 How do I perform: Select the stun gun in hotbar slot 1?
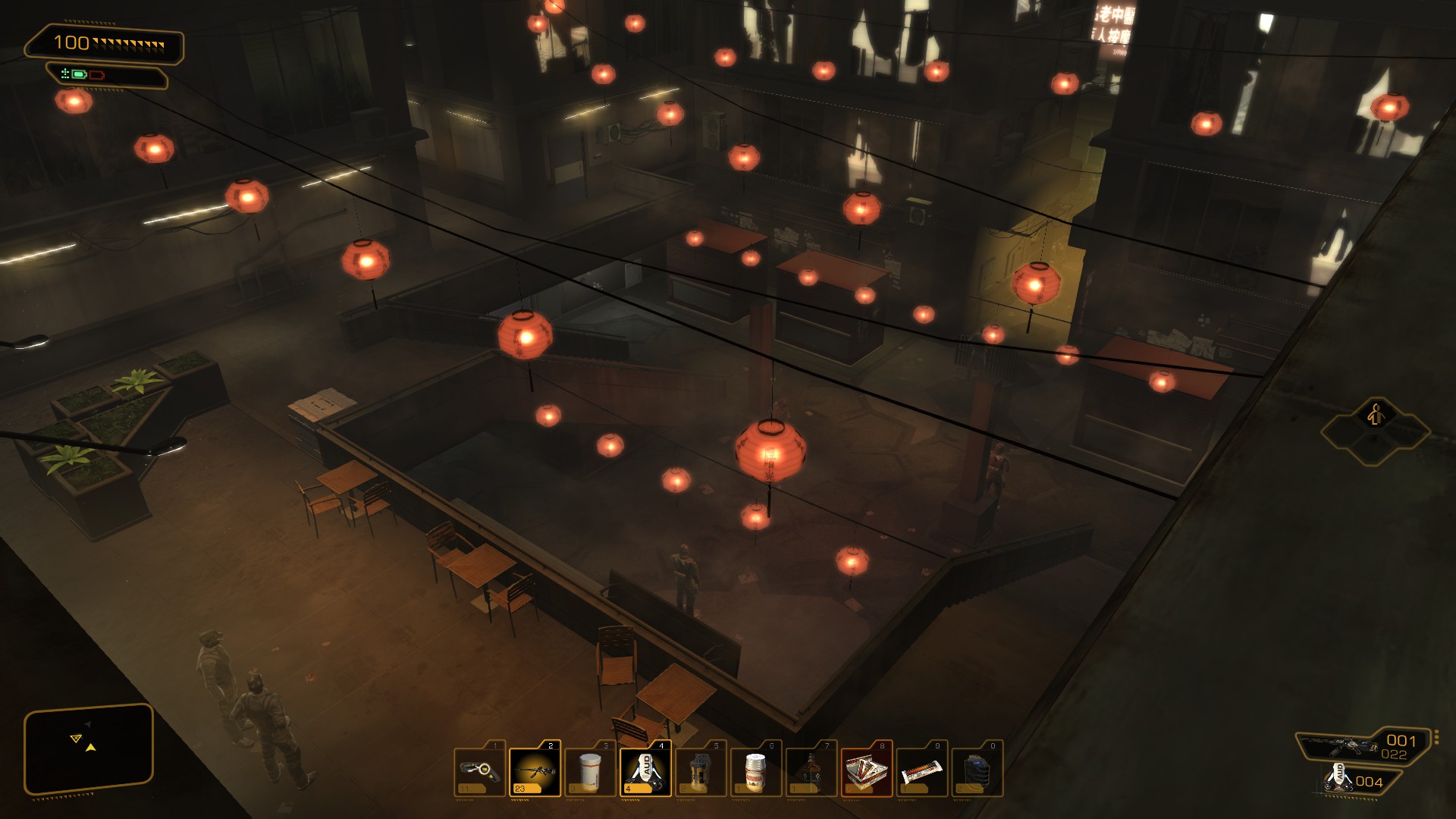[x=479, y=770]
